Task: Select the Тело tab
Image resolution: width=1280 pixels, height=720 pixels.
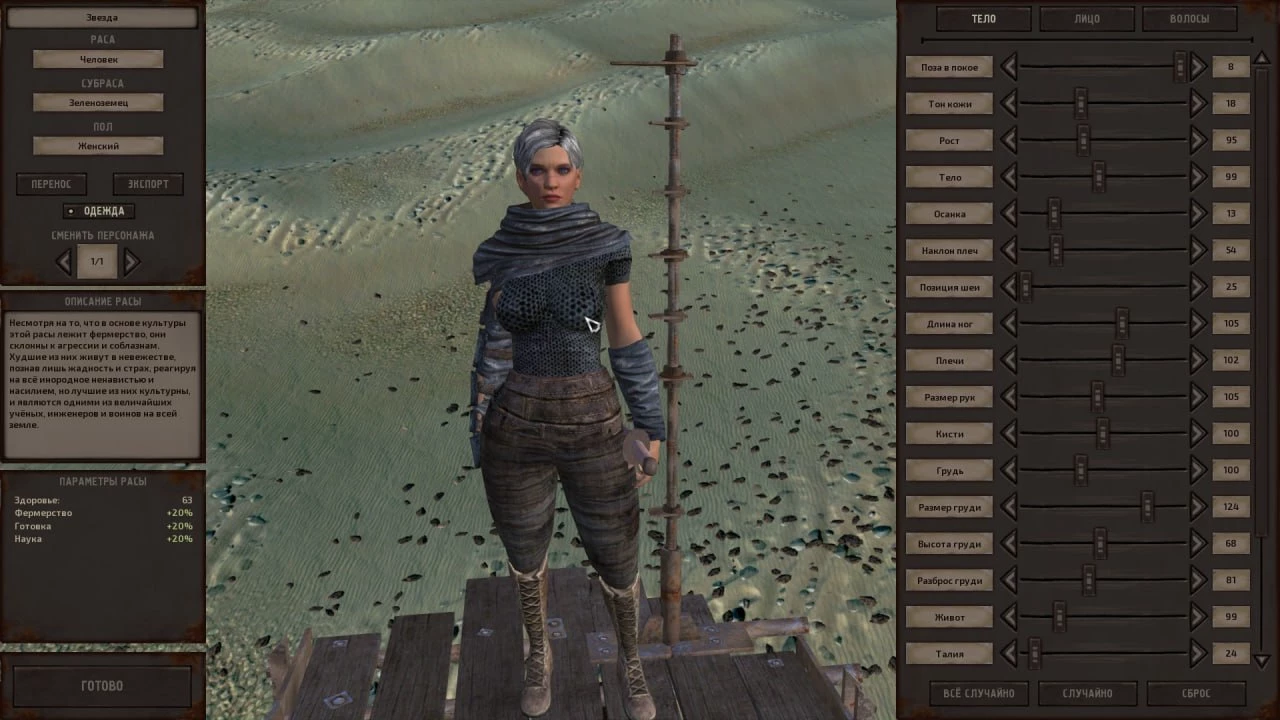Action: click(983, 19)
